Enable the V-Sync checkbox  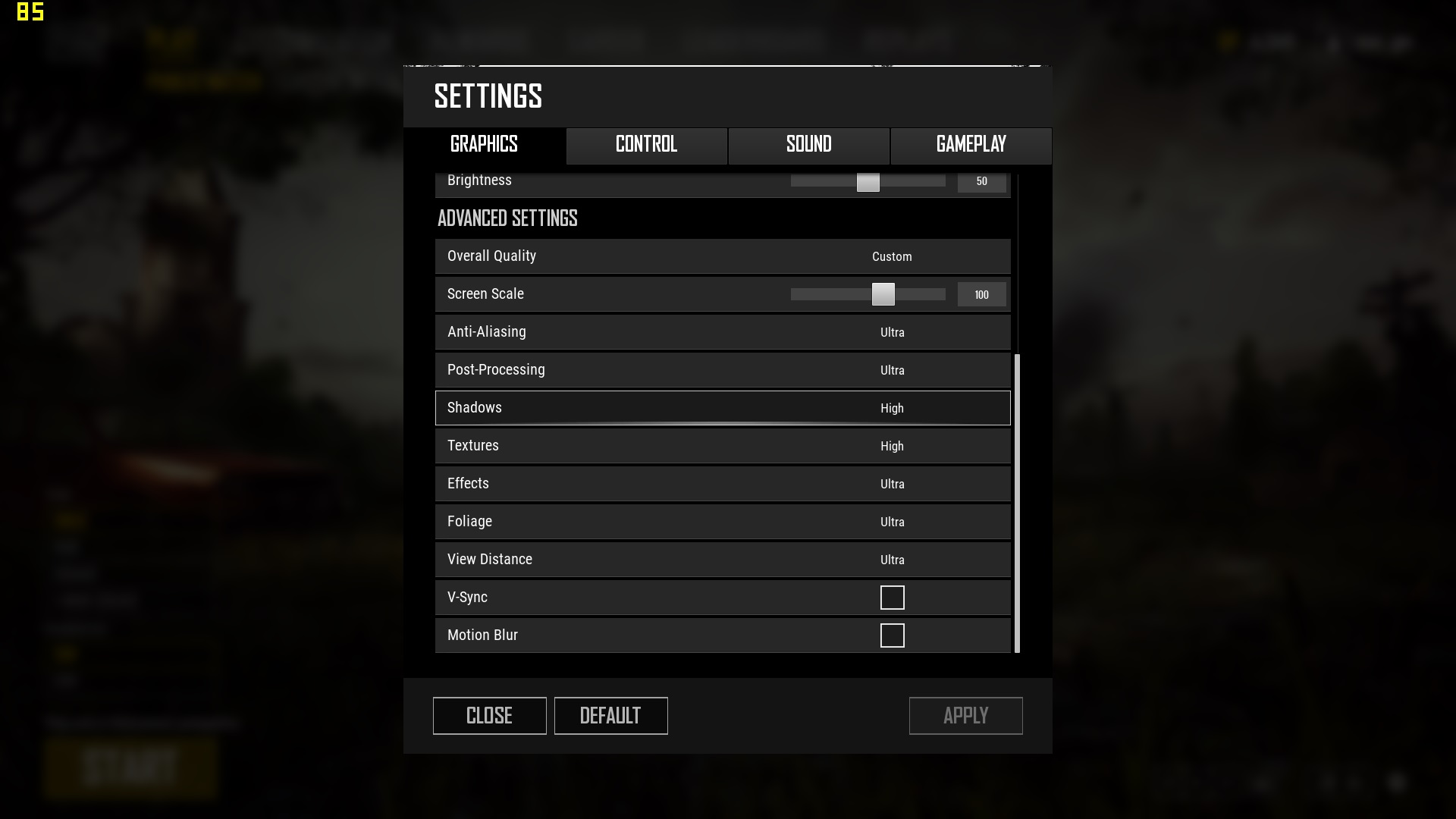pos(893,598)
